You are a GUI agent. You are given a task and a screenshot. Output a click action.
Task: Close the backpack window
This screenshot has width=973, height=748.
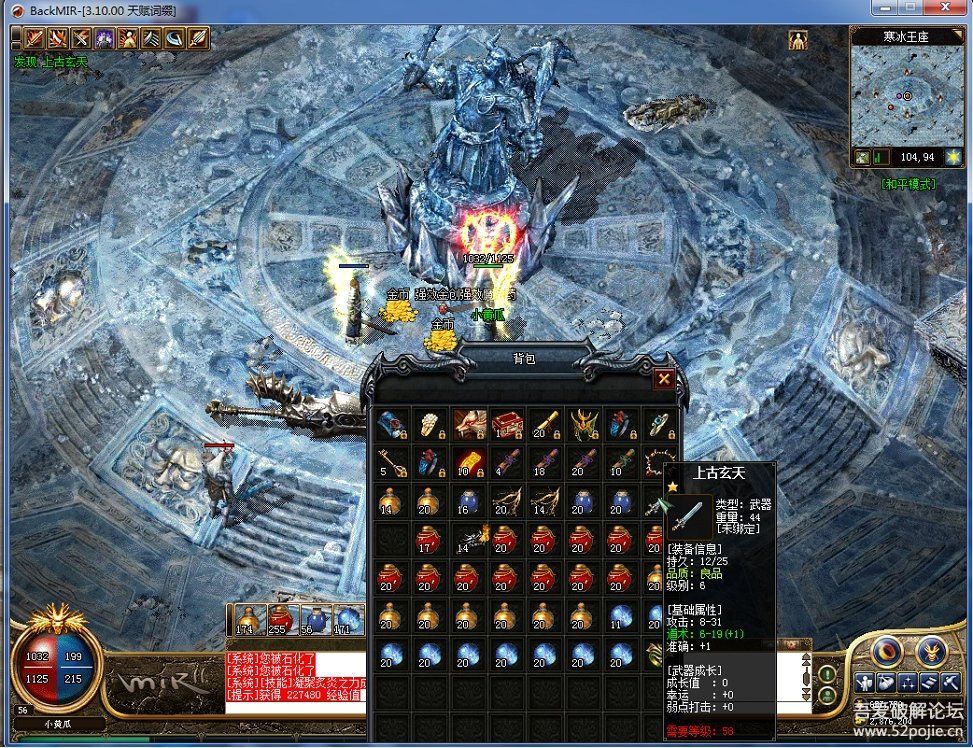click(x=663, y=379)
